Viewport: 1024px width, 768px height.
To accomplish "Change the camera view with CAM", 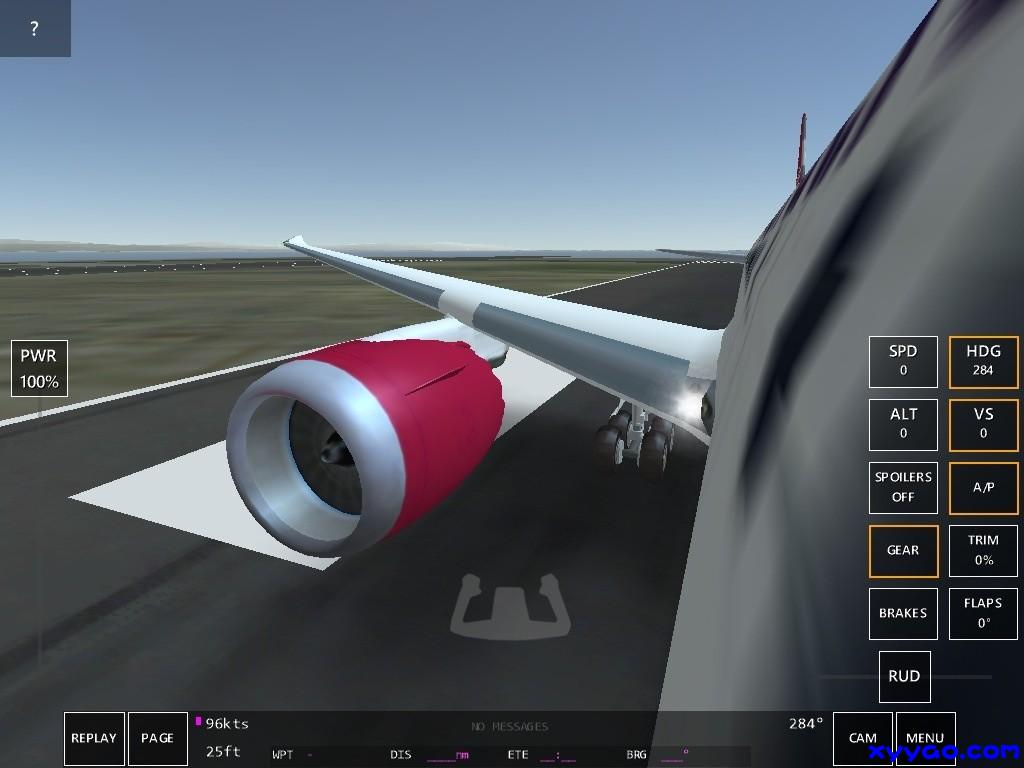I will point(862,739).
